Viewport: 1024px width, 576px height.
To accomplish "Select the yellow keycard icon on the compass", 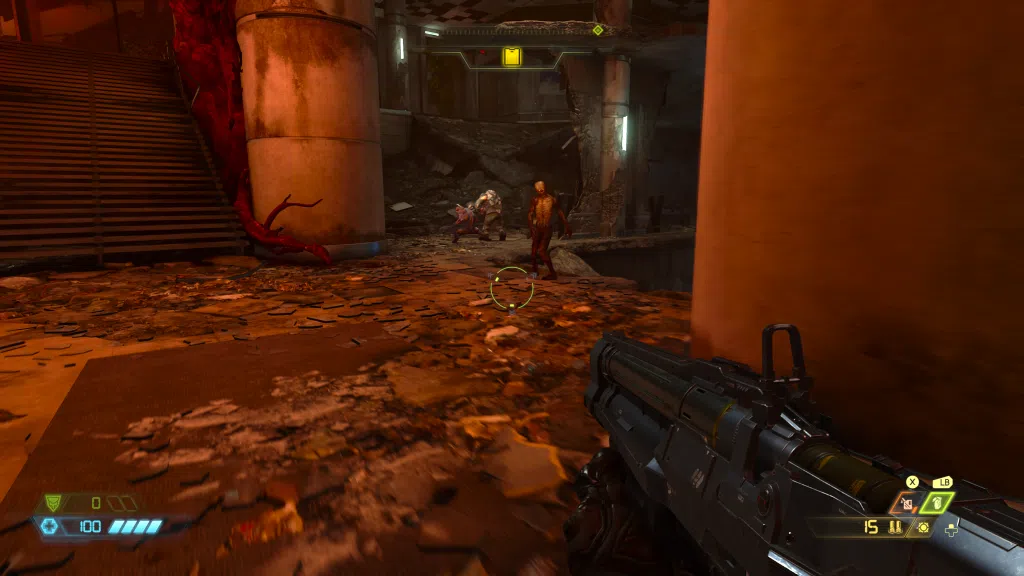I will click(x=511, y=57).
